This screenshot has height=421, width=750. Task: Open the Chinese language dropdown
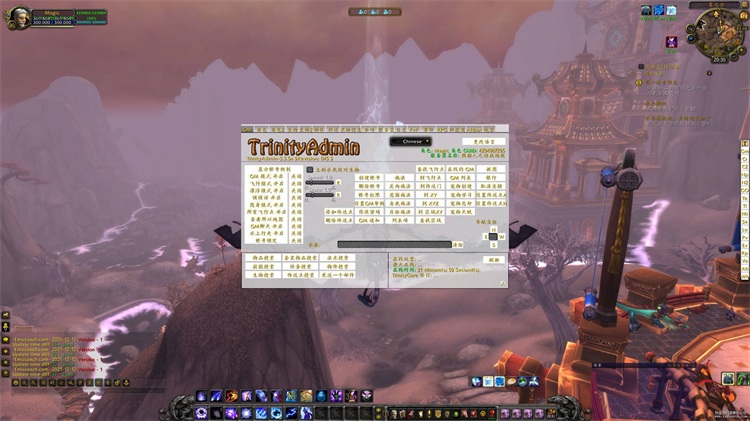click(410, 142)
